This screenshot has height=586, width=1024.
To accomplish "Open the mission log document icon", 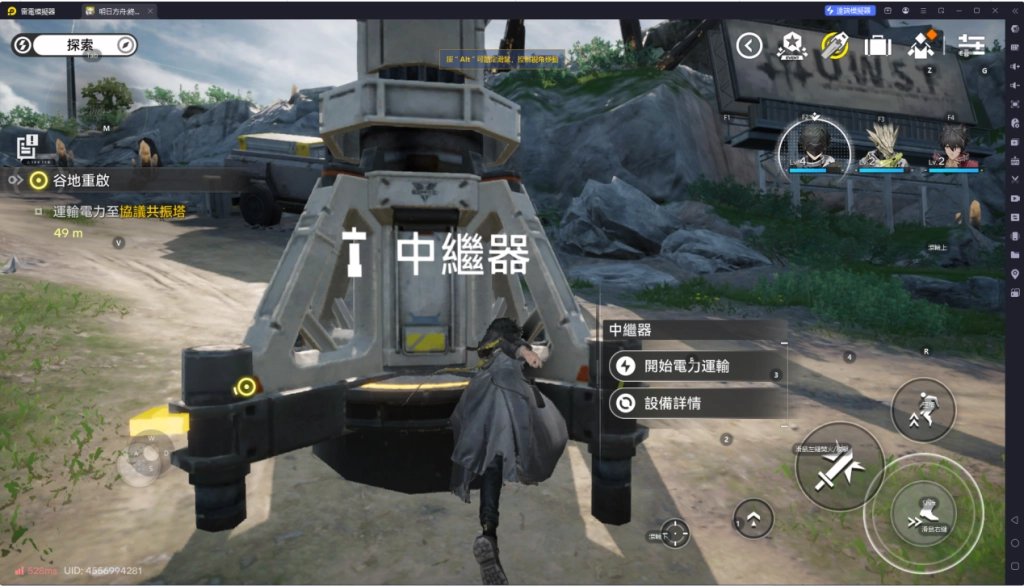I will click(x=28, y=147).
